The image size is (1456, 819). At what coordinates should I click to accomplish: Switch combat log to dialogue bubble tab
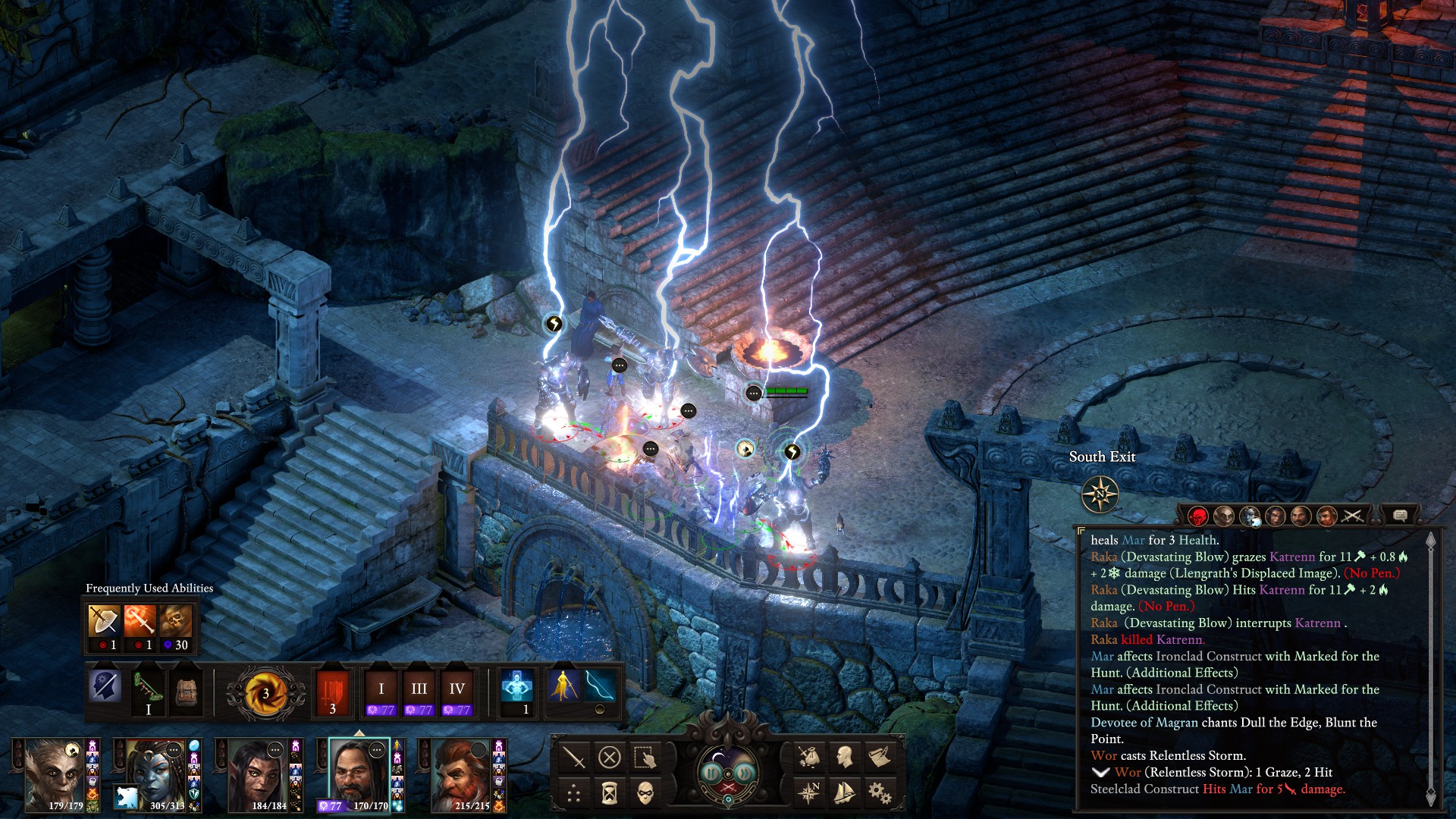pyautogui.click(x=1400, y=516)
